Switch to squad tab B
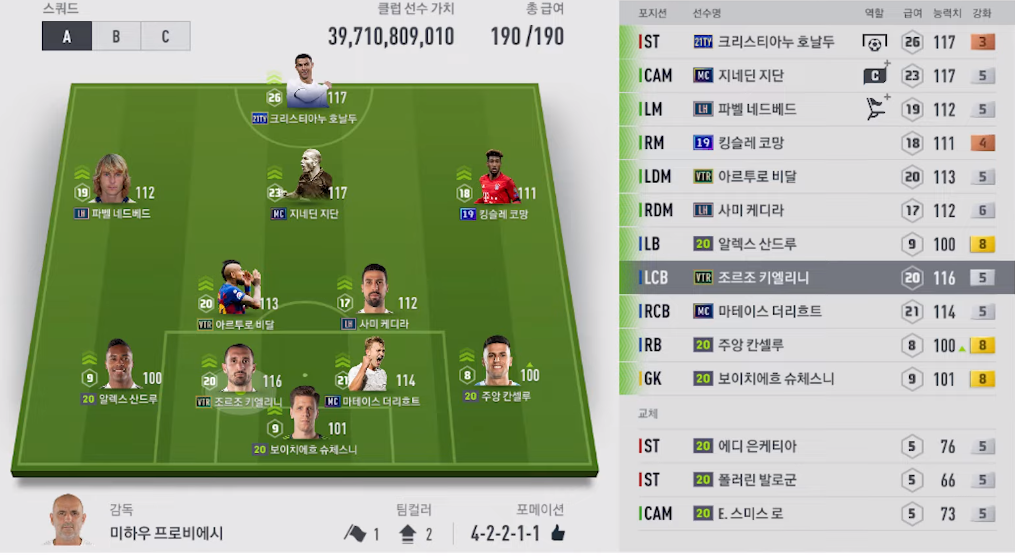1015x556 pixels. 116,37
